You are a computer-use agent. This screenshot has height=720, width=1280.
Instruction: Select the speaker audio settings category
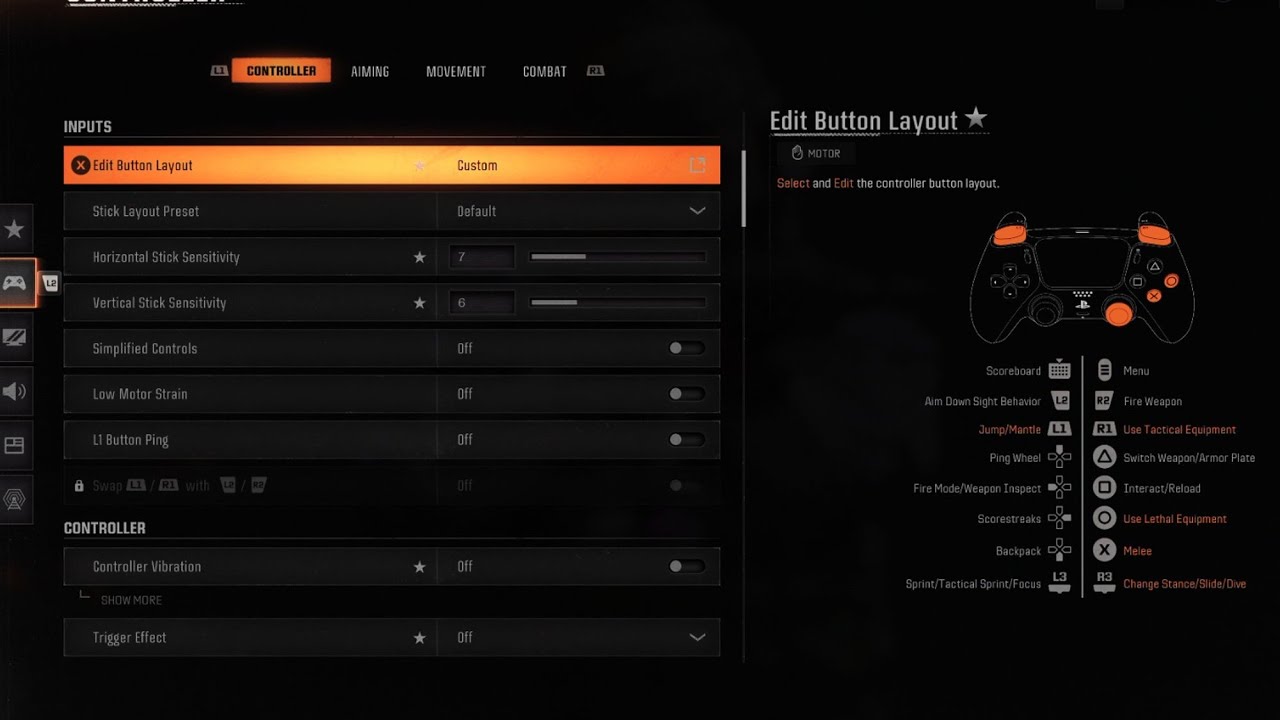coord(15,391)
